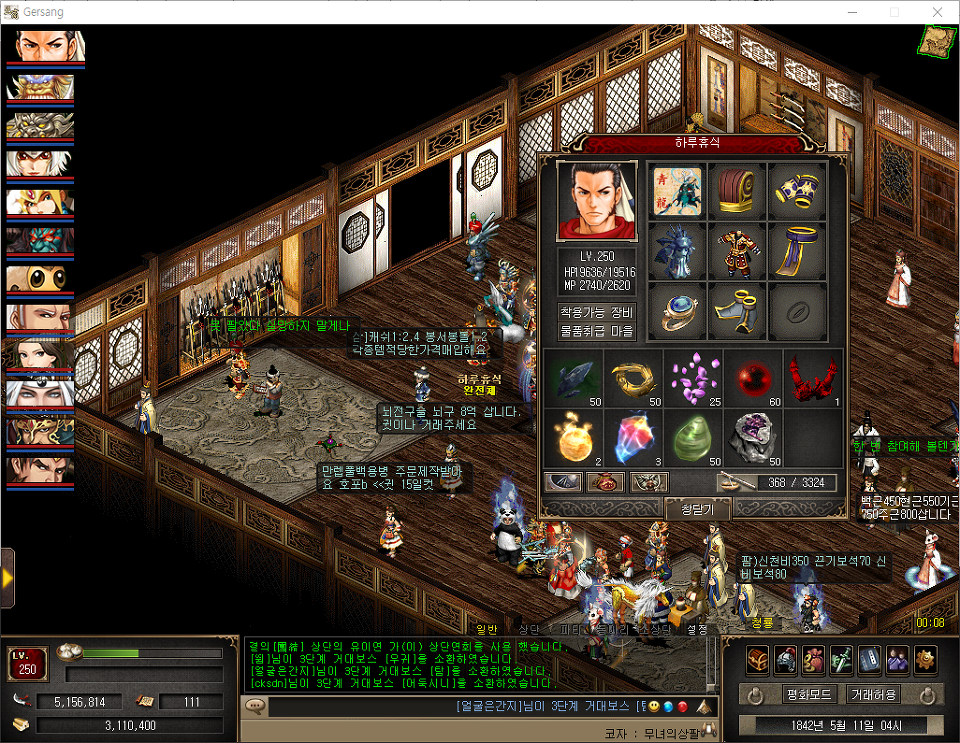Toggle the 거래허용 trade permission button
The width and height of the screenshot is (960, 743).
tap(873, 694)
